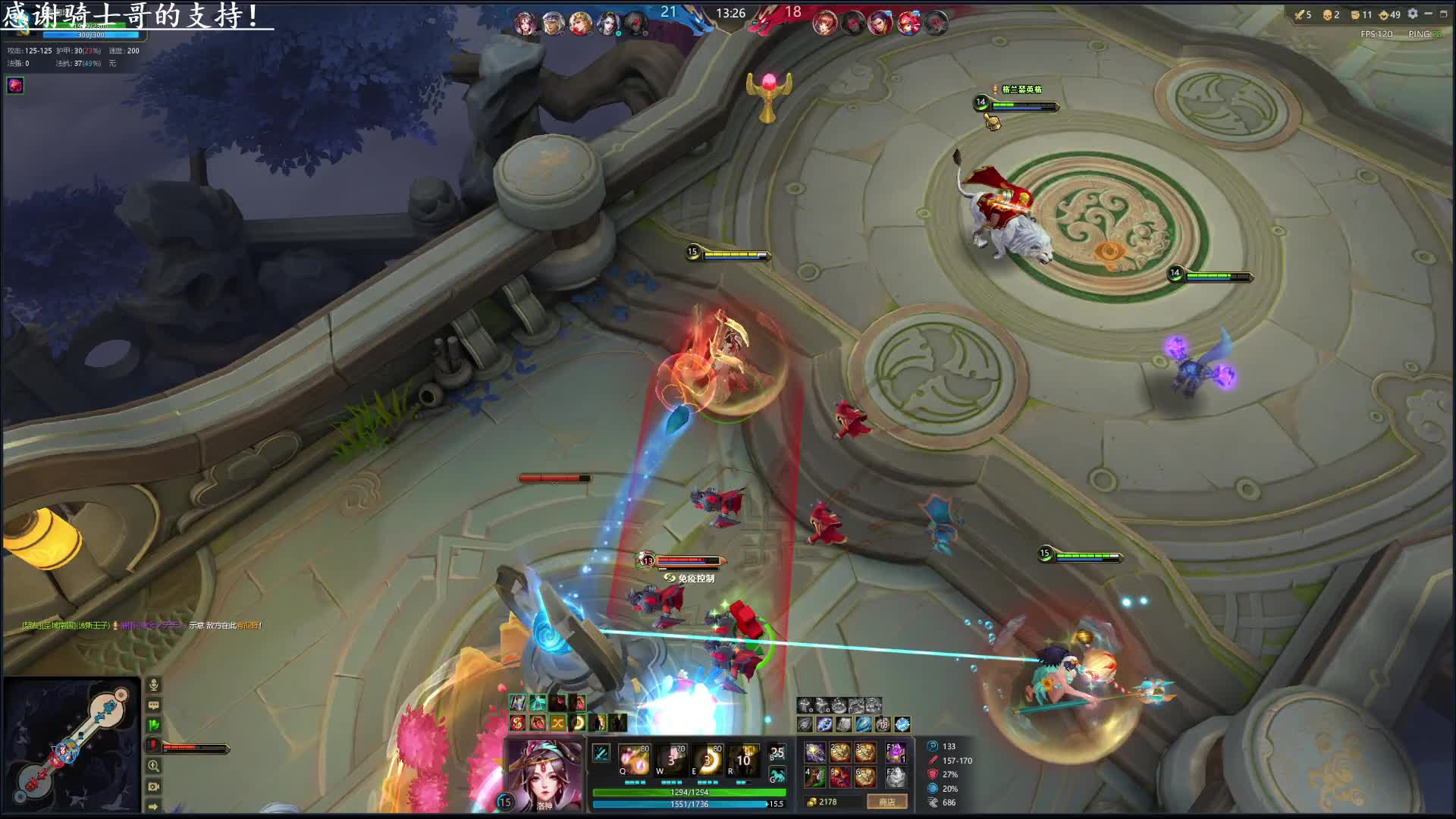Viewport: 1456px width, 819px height.
Task: Open the chat bubble button
Action: tap(153, 705)
